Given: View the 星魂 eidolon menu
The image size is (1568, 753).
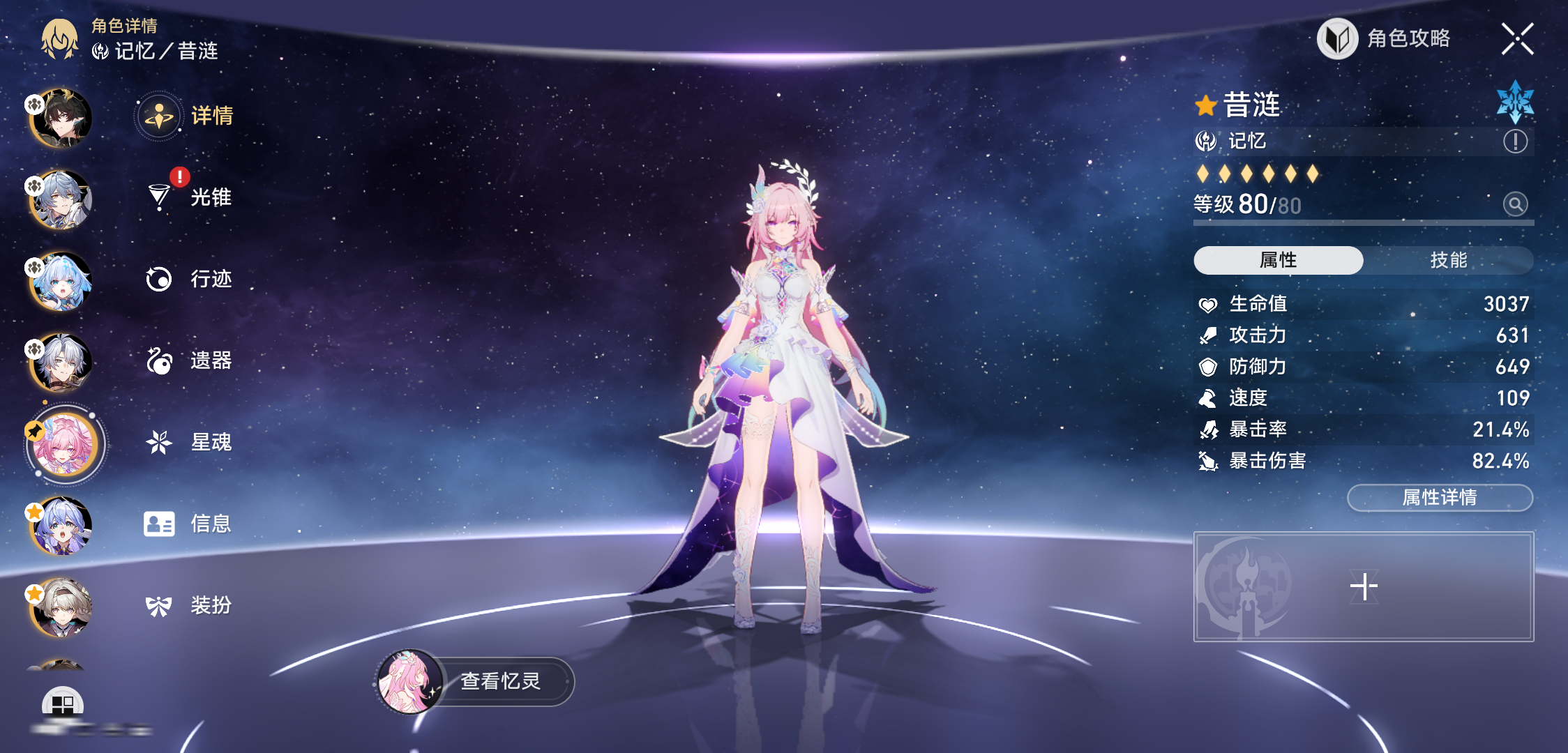Looking at the screenshot, I should (188, 442).
